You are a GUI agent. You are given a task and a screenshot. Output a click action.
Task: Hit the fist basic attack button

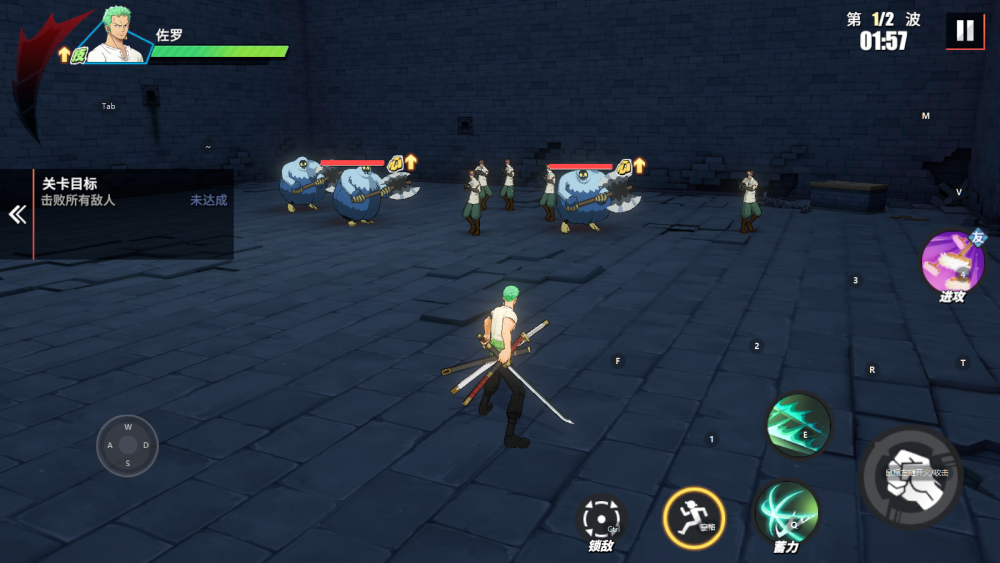point(911,478)
